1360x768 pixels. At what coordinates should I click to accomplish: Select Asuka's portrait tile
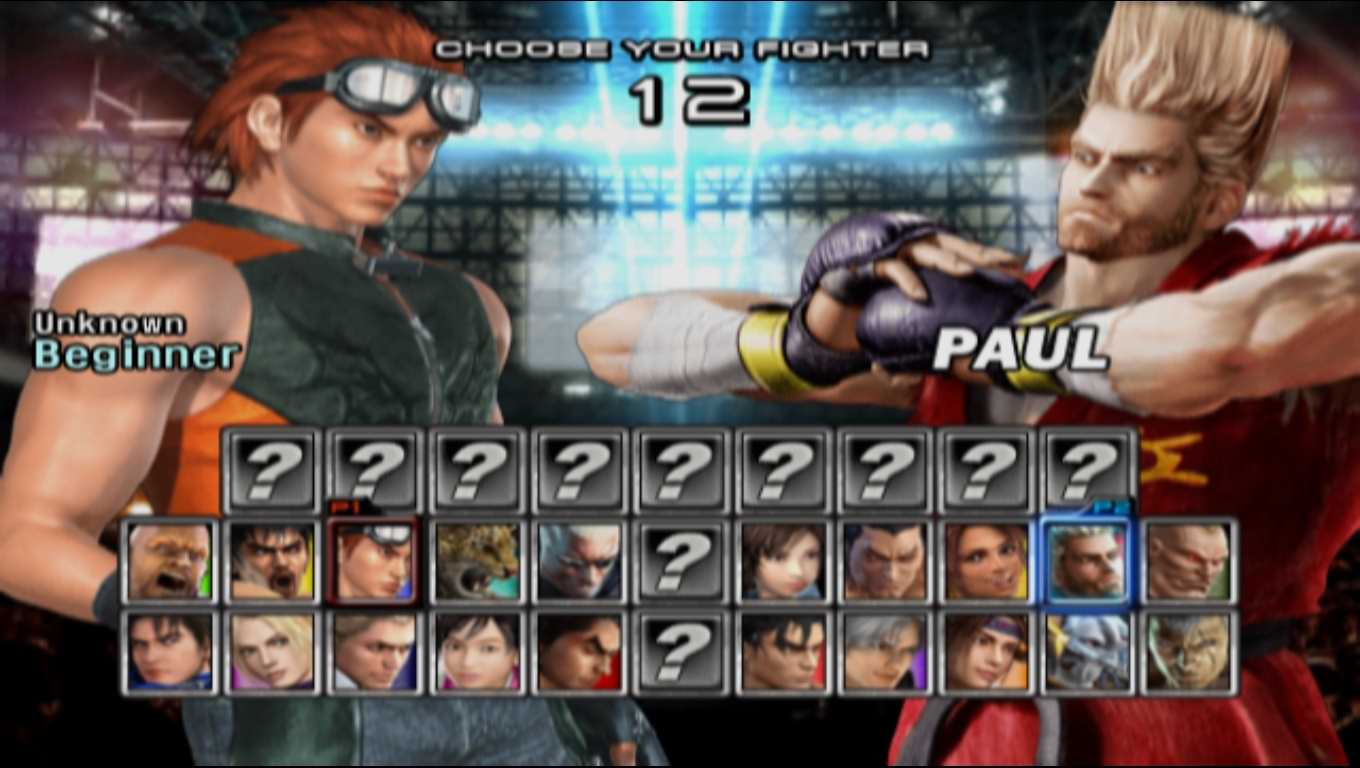(783, 561)
